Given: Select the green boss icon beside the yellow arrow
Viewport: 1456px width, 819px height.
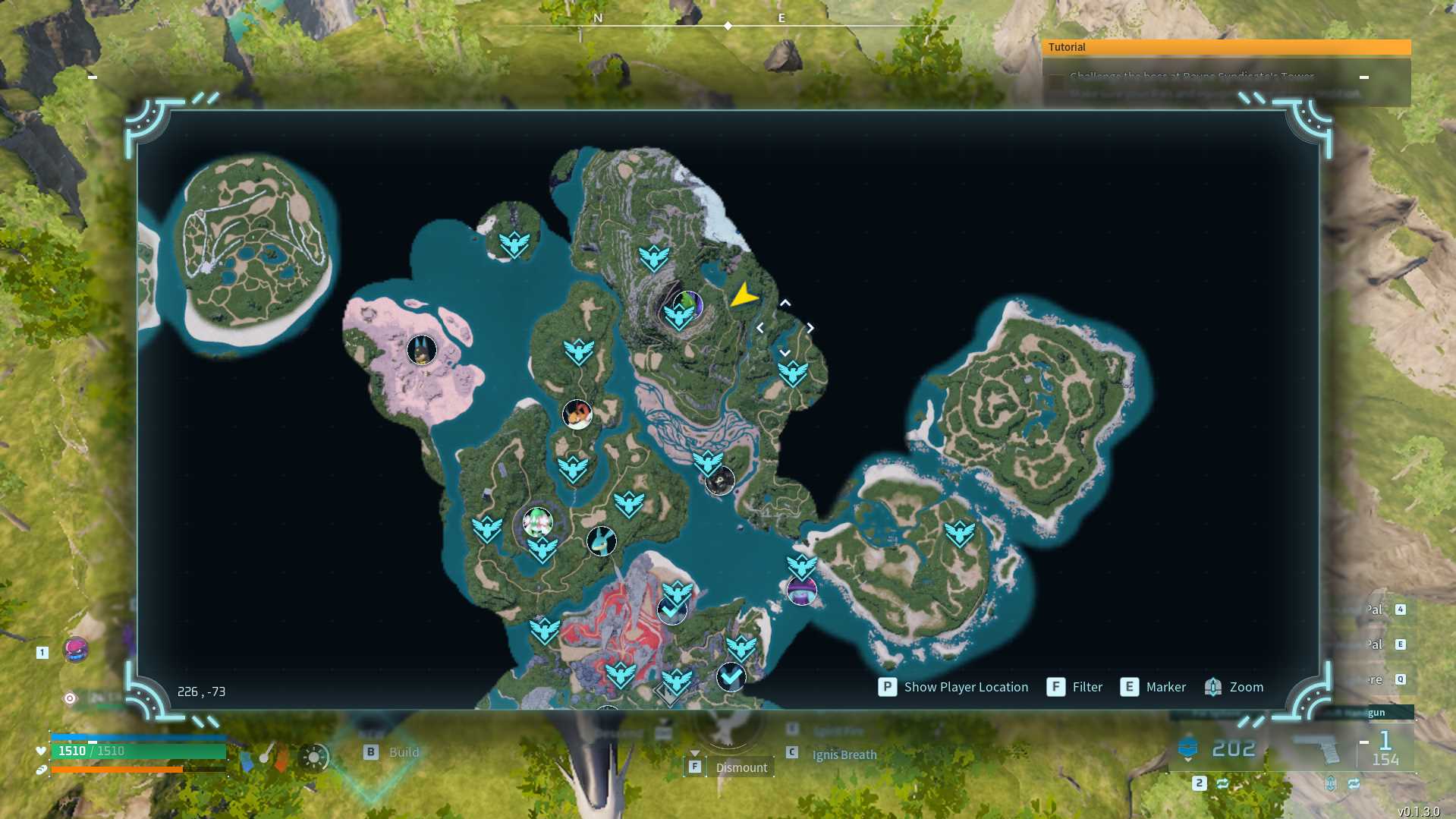Looking at the screenshot, I should coord(688,304).
